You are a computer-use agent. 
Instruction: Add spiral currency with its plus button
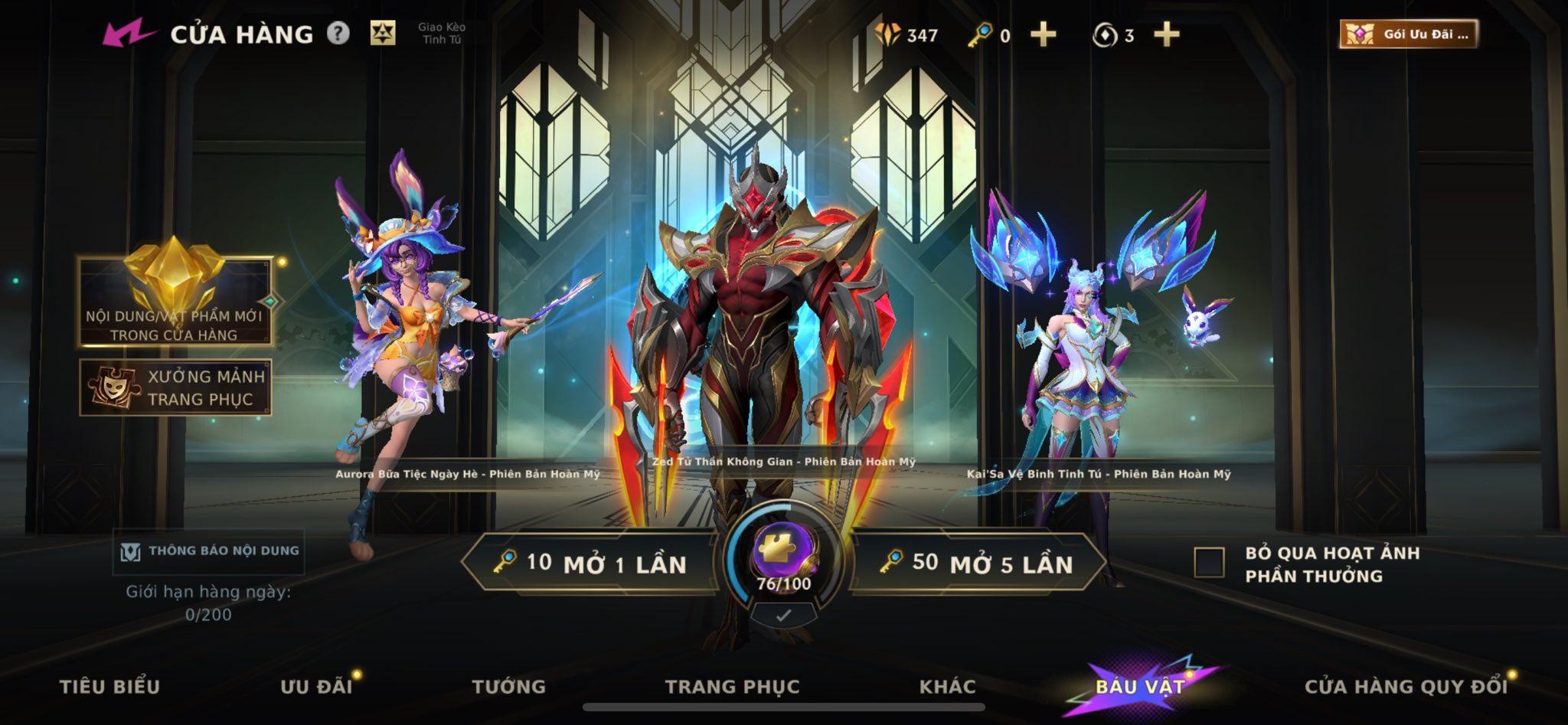[1166, 34]
